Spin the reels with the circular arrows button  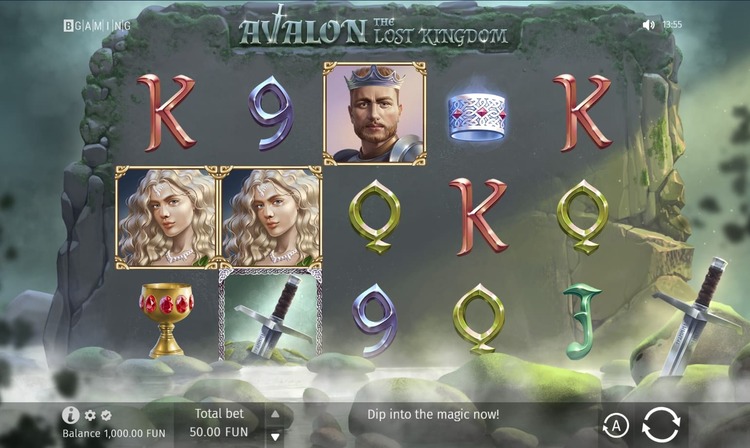tap(660, 425)
